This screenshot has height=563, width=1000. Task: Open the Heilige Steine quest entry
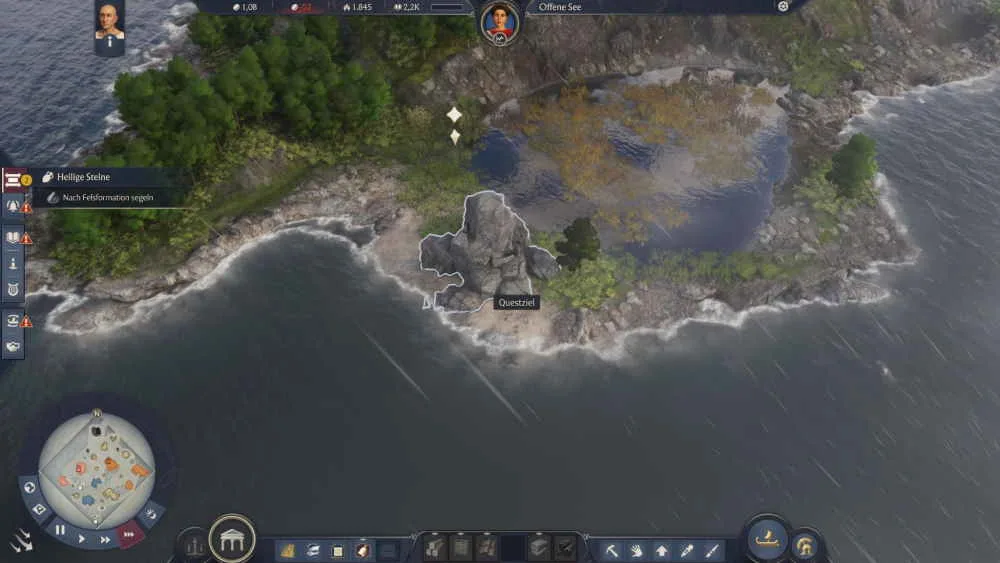(83, 177)
